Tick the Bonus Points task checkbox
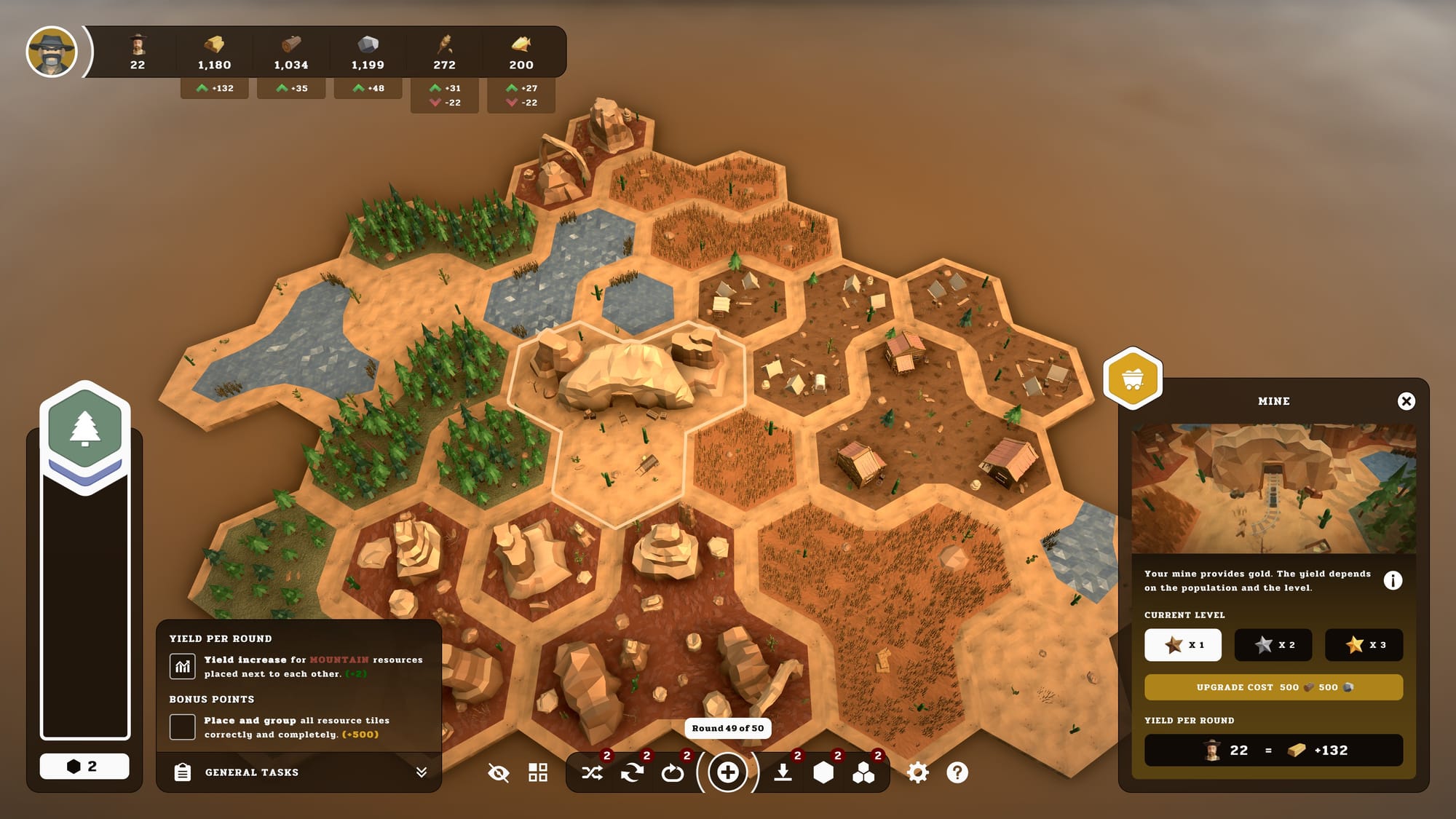This screenshot has height=819, width=1456. click(x=182, y=727)
